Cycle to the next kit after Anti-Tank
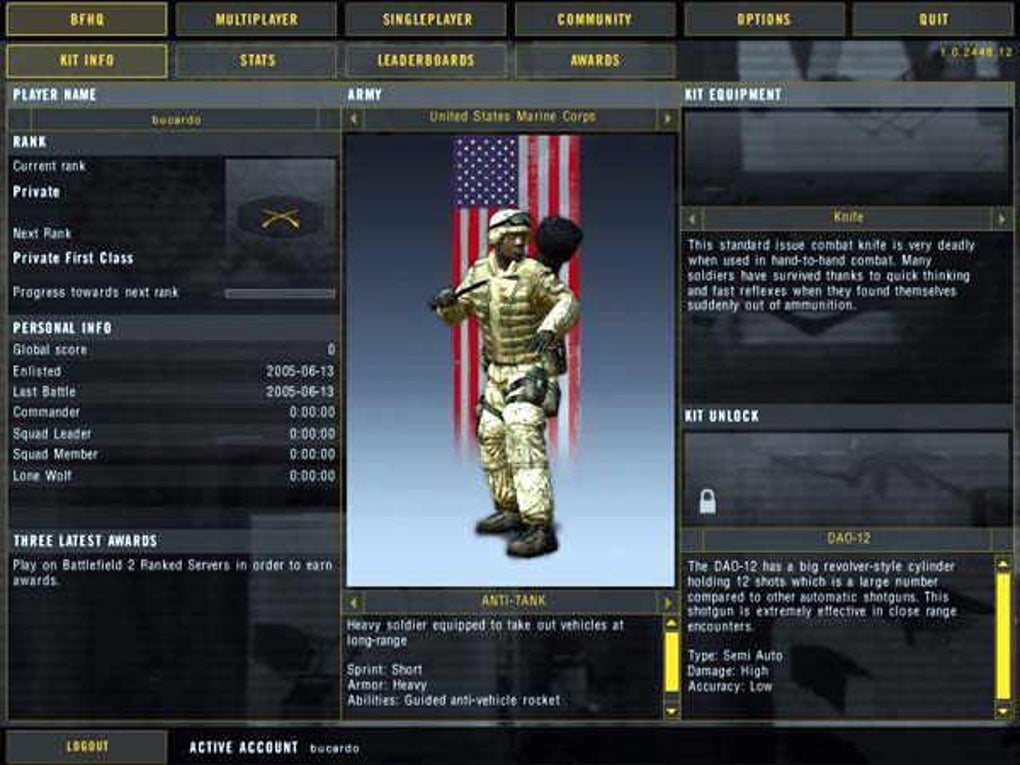Image resolution: width=1020 pixels, height=765 pixels. click(667, 602)
